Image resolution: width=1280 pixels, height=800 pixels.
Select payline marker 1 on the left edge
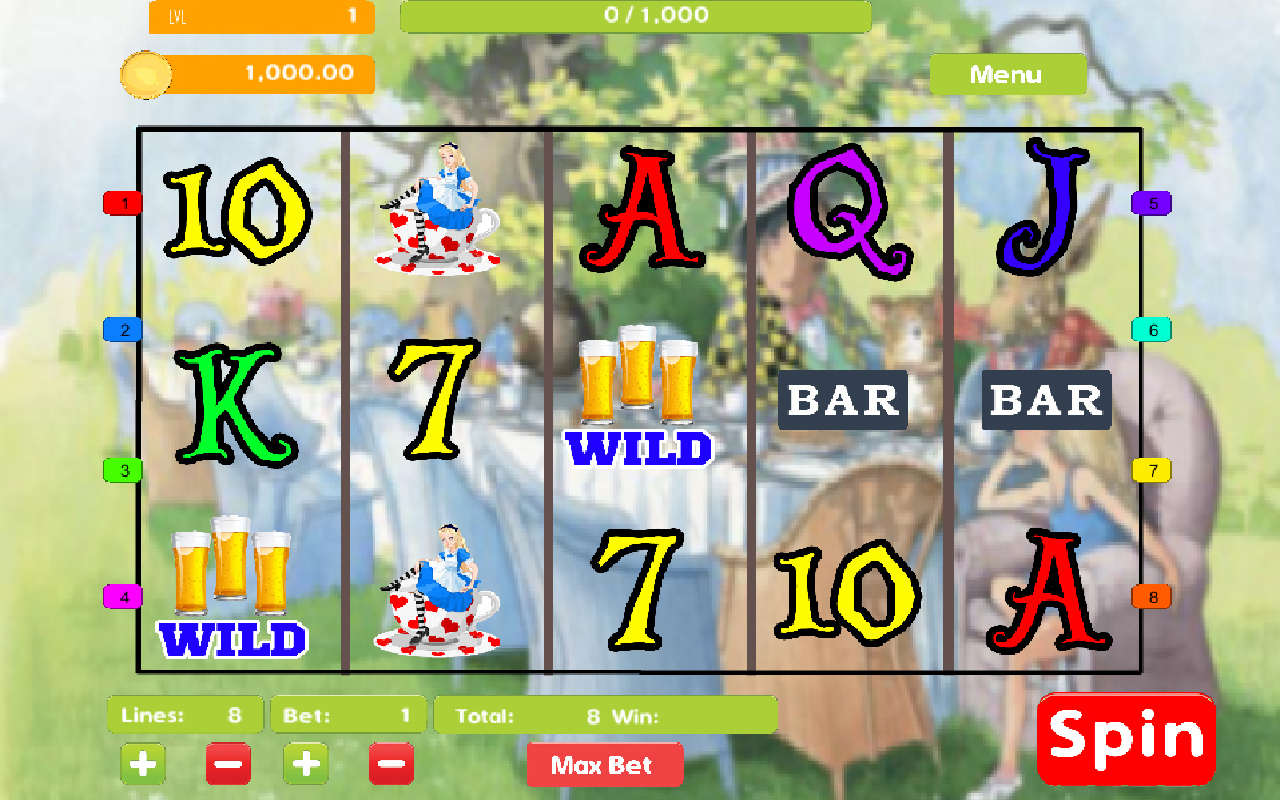[122, 203]
